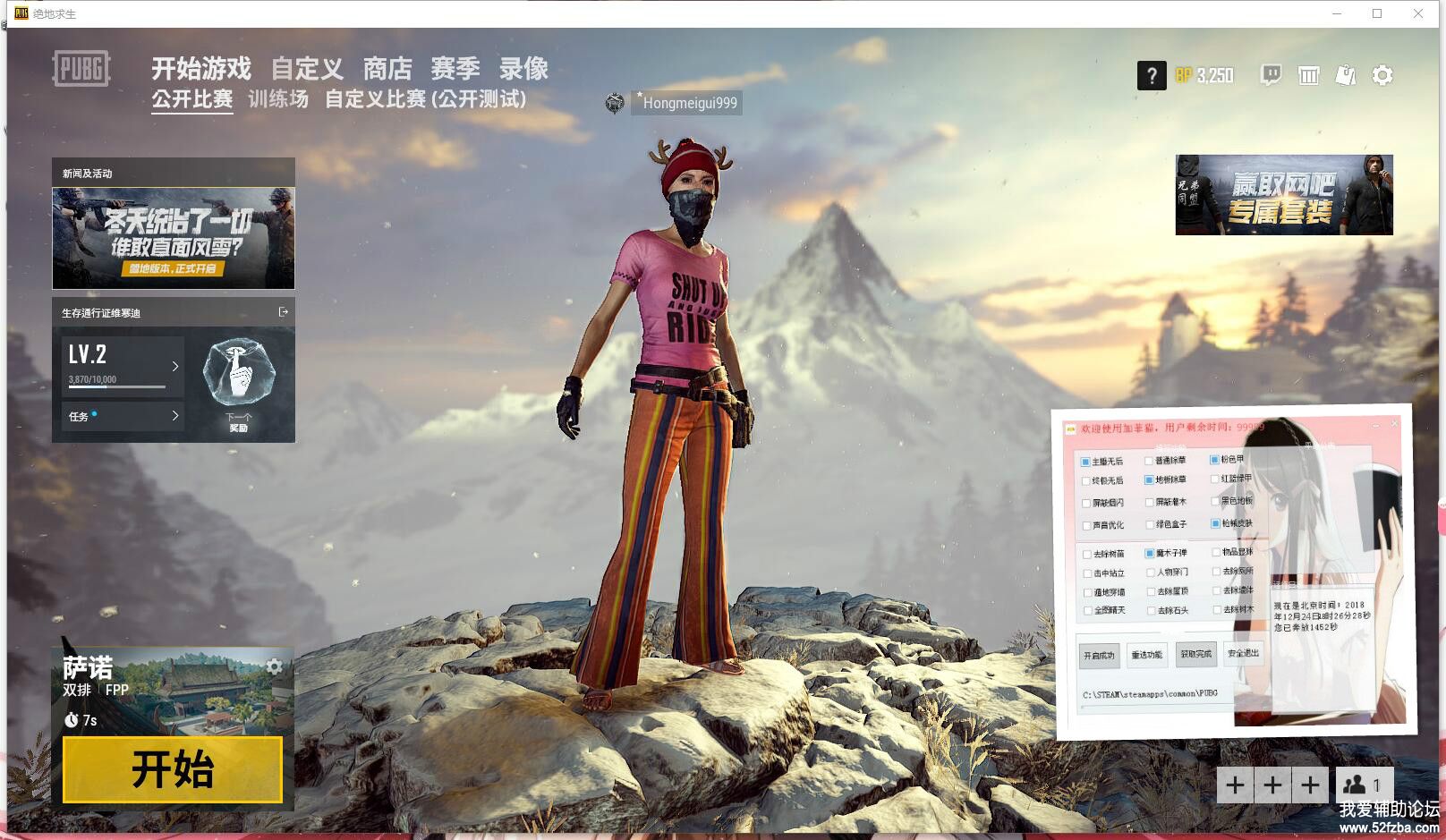Select the 公开比赛 public match sub-tab
The width and height of the screenshot is (1446, 840).
click(191, 99)
